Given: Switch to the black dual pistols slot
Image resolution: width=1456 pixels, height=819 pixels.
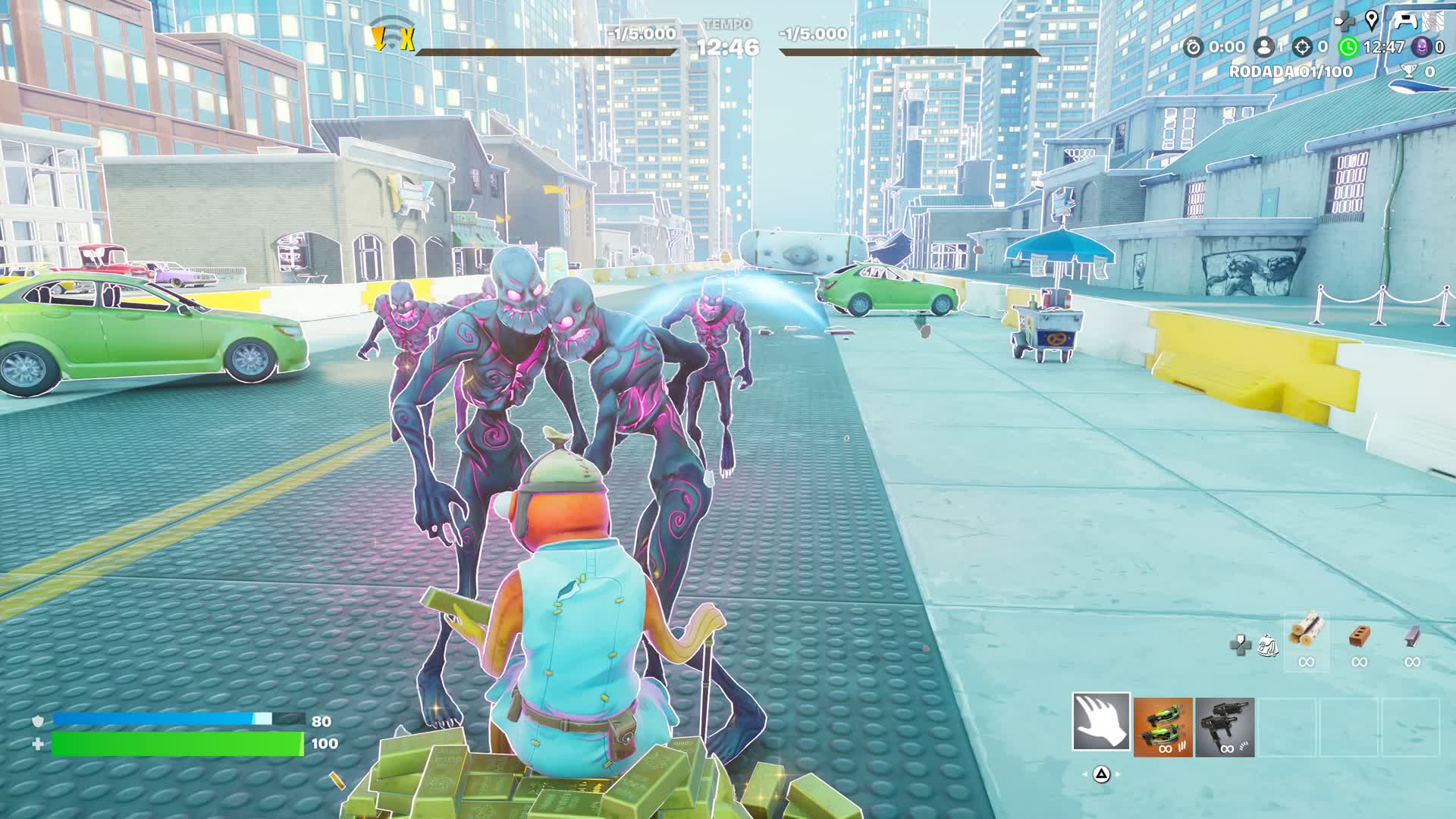Looking at the screenshot, I should pyautogui.click(x=1225, y=727).
